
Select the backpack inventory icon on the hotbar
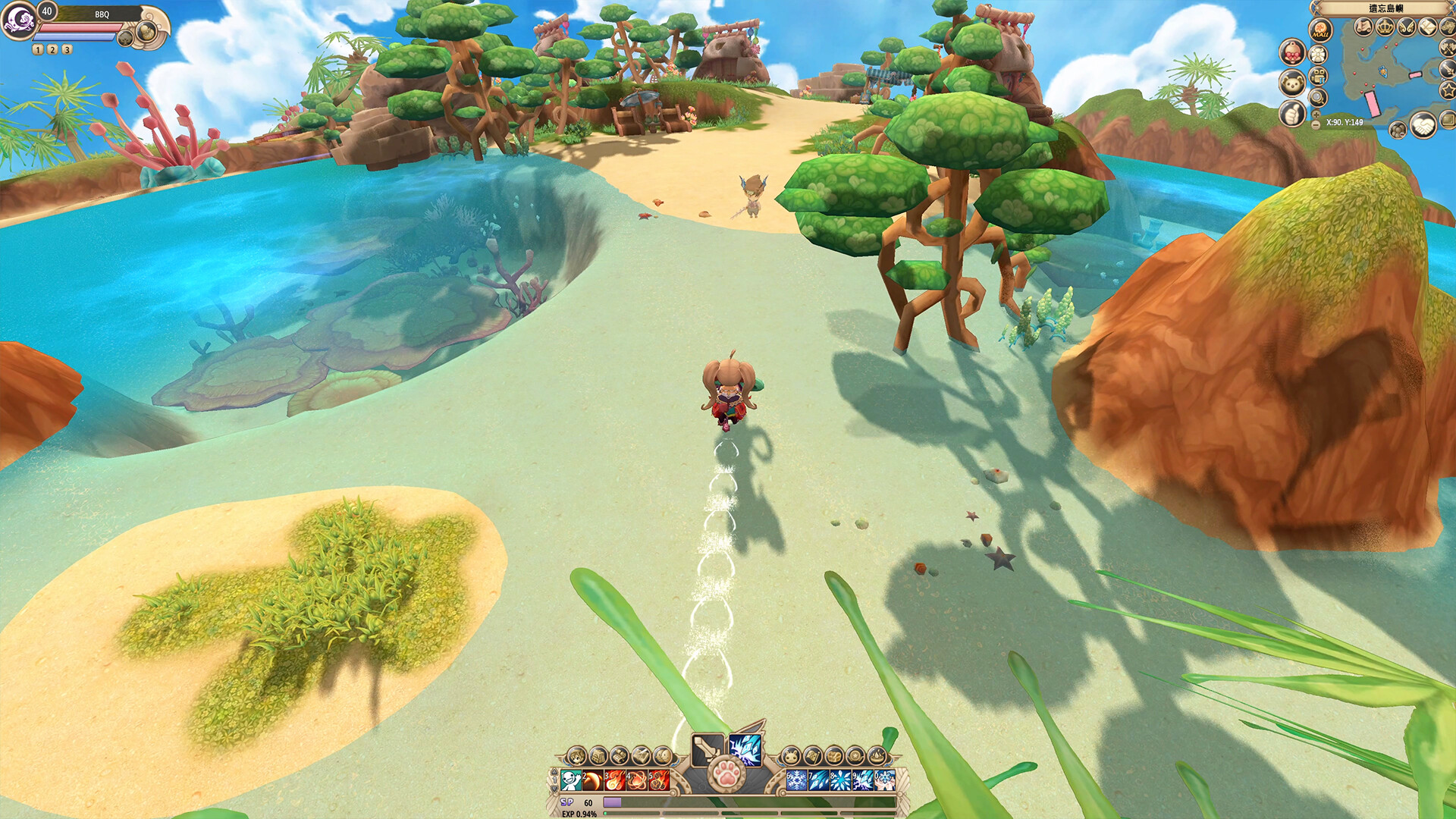tap(597, 756)
